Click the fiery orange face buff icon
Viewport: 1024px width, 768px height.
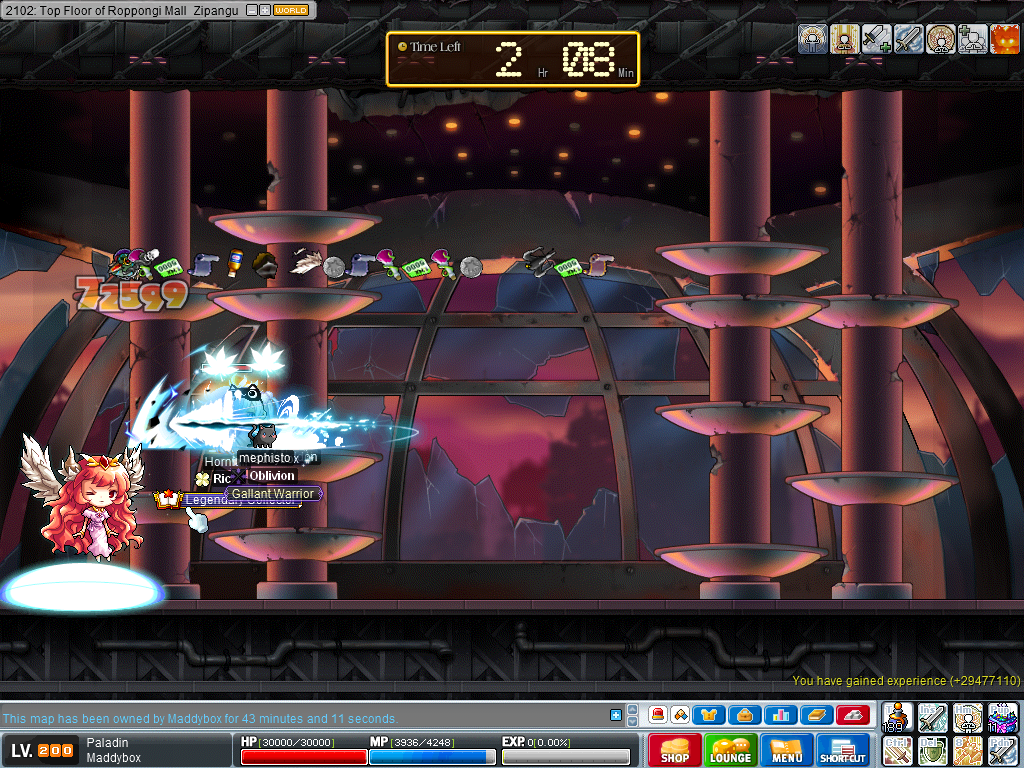pyautogui.click(x=1004, y=39)
